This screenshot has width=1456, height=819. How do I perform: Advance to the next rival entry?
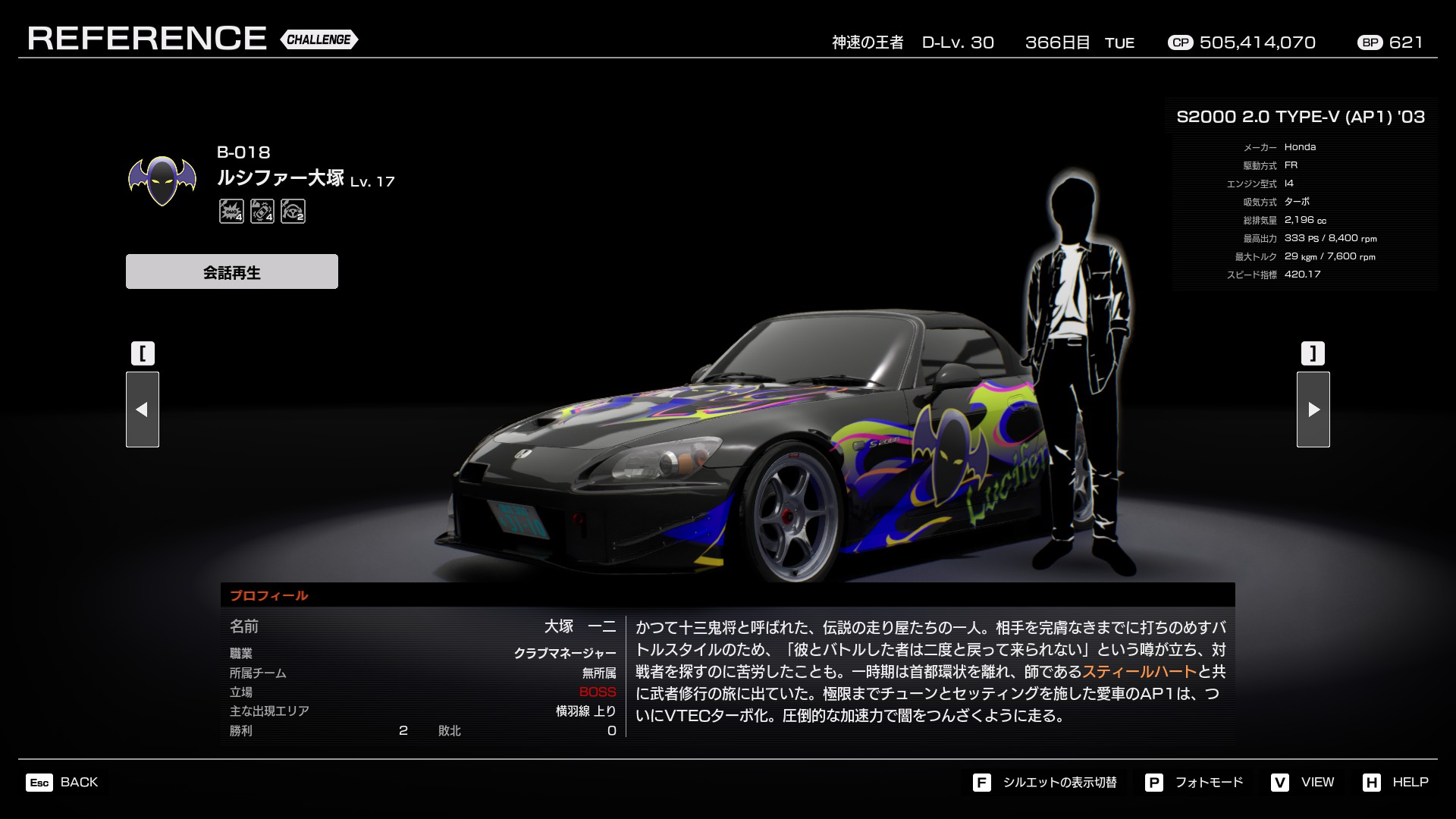pyautogui.click(x=1313, y=409)
